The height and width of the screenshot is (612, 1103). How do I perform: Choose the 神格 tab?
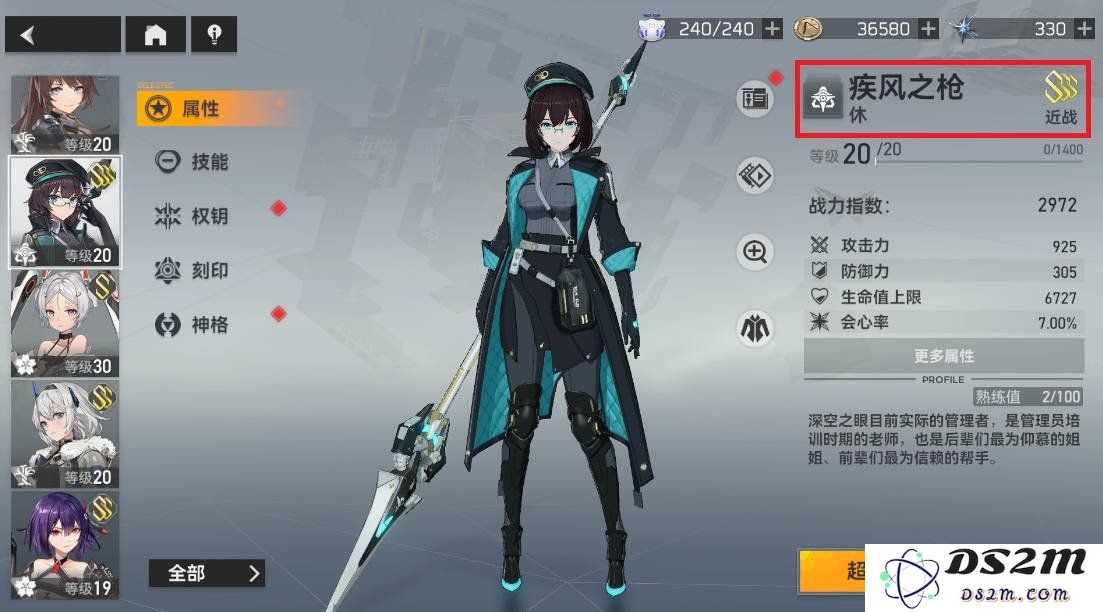coord(208,324)
